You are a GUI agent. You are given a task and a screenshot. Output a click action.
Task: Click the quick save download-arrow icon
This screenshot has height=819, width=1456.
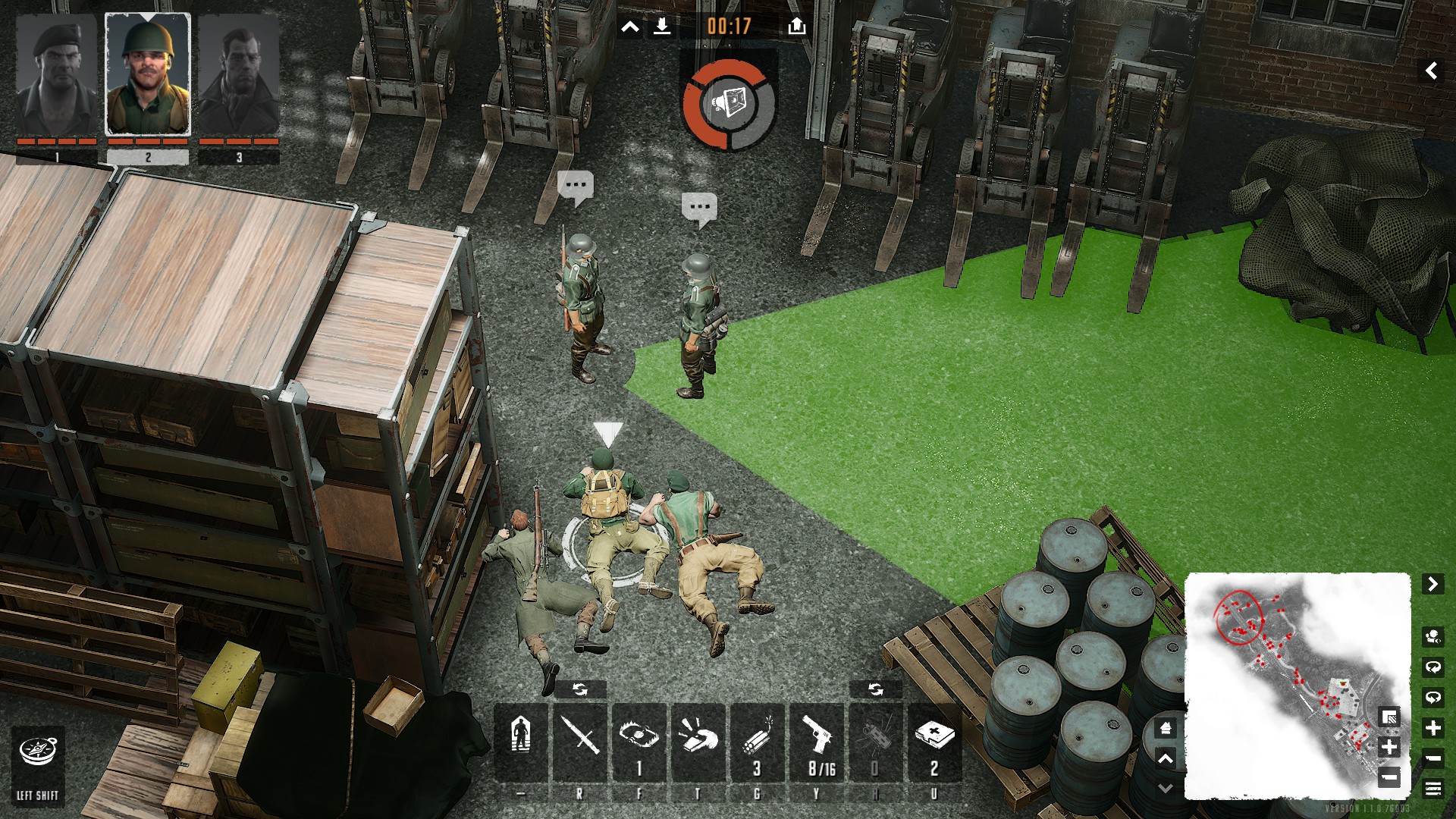click(662, 27)
